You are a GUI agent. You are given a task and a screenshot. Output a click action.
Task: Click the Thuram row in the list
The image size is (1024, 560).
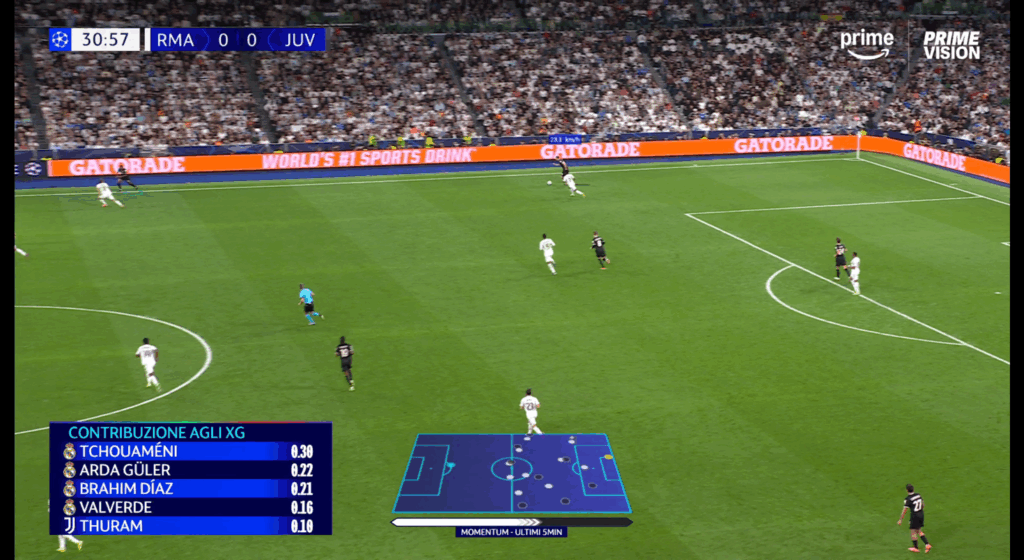click(190, 526)
